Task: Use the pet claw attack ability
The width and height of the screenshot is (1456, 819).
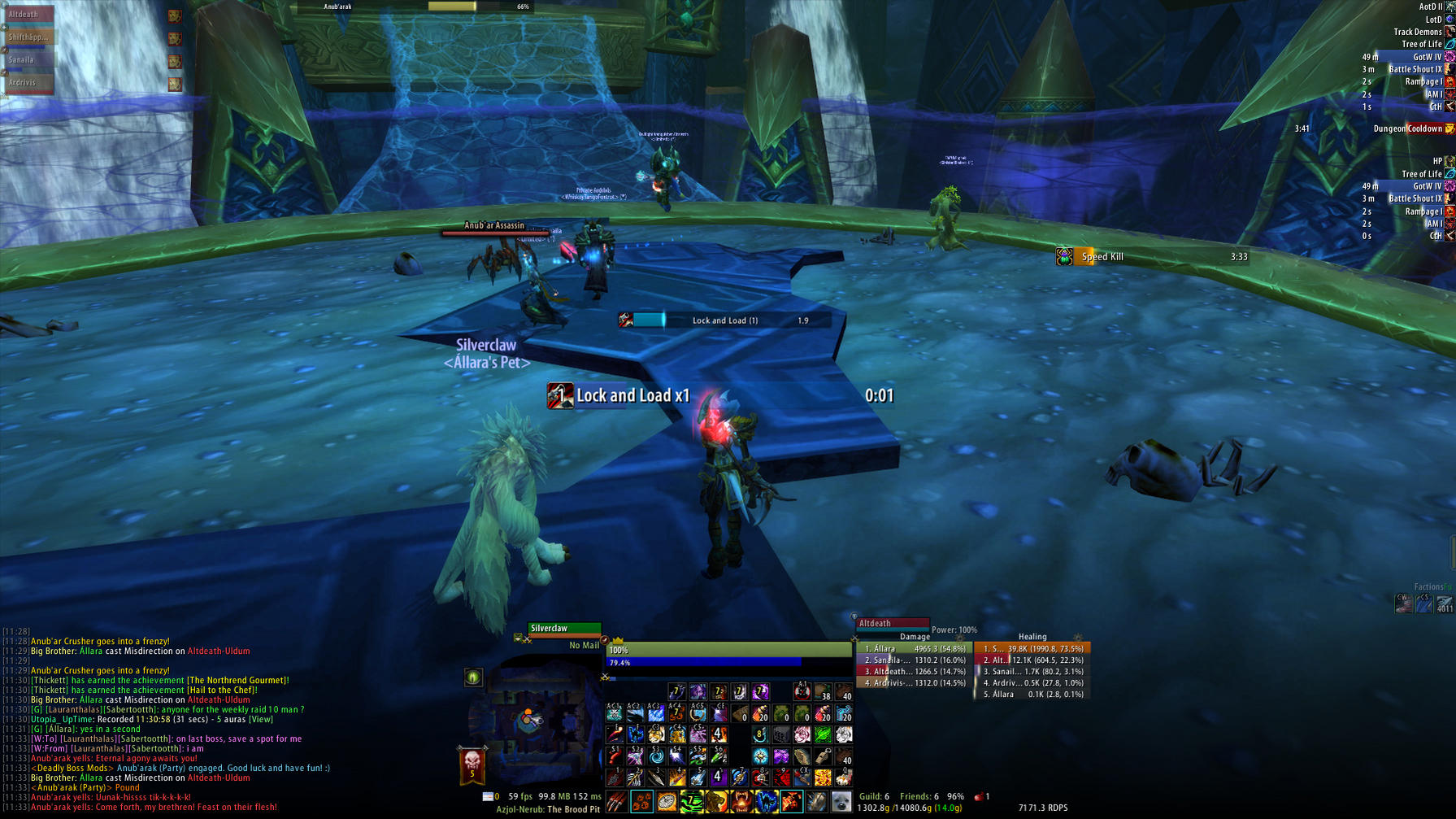Action: [x=617, y=803]
